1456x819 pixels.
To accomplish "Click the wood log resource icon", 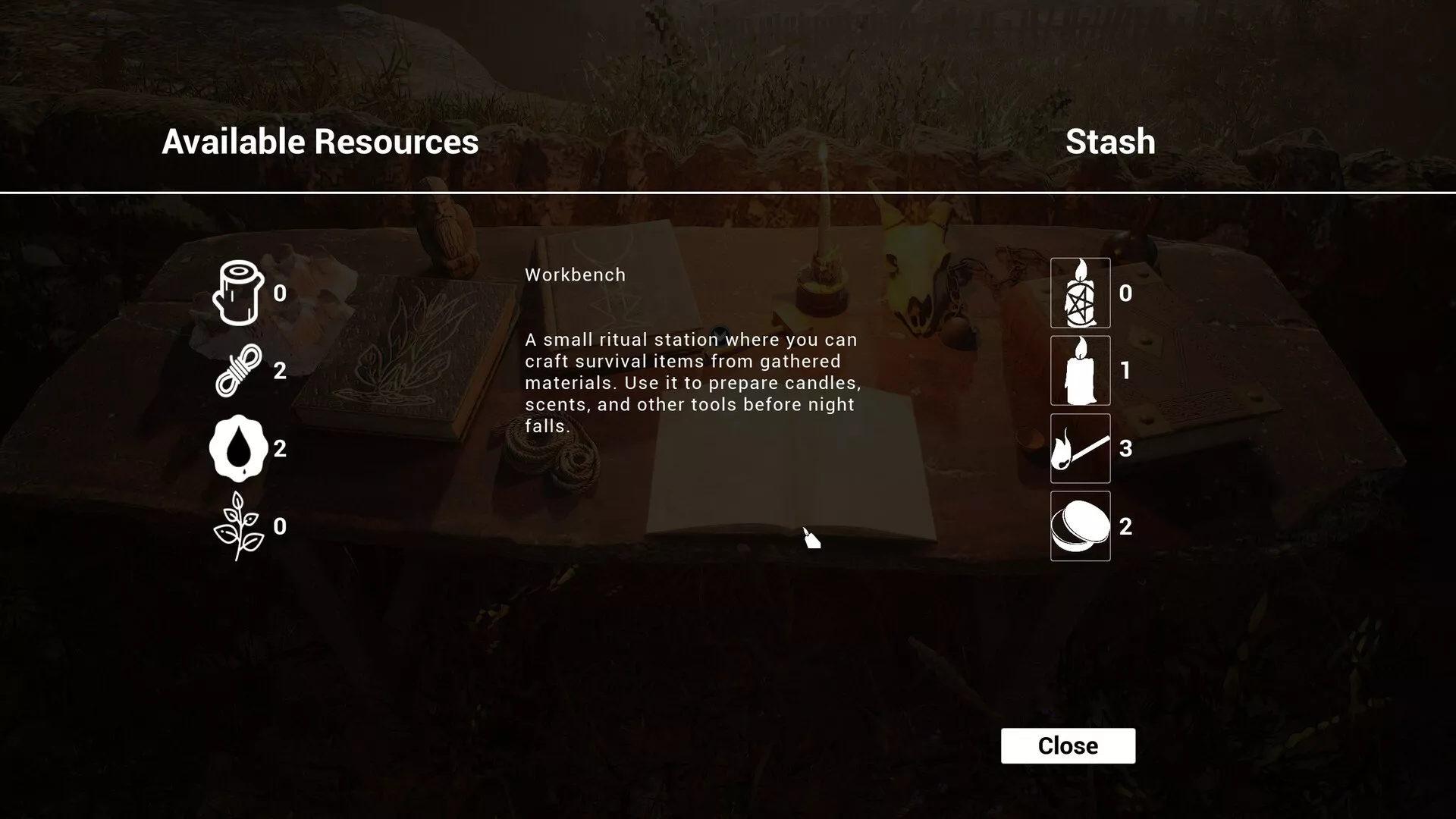I will click(x=239, y=293).
